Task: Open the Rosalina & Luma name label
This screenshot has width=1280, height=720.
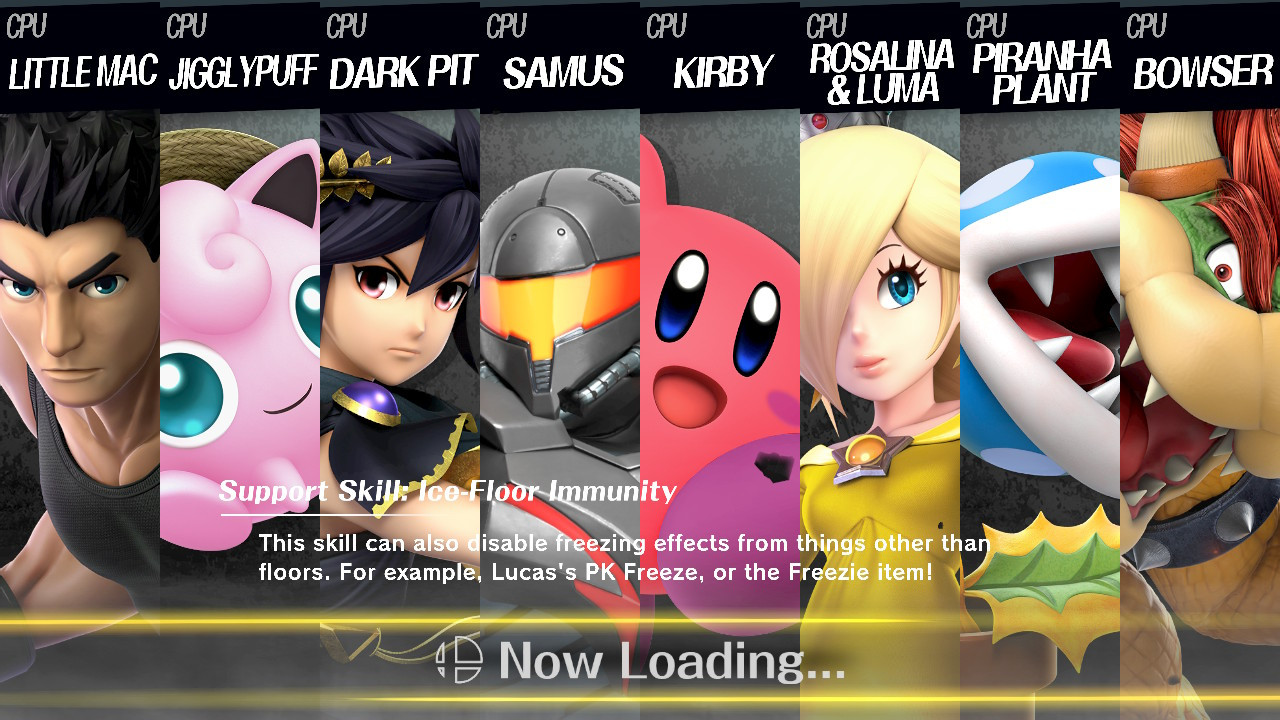Action: pyautogui.click(x=878, y=70)
